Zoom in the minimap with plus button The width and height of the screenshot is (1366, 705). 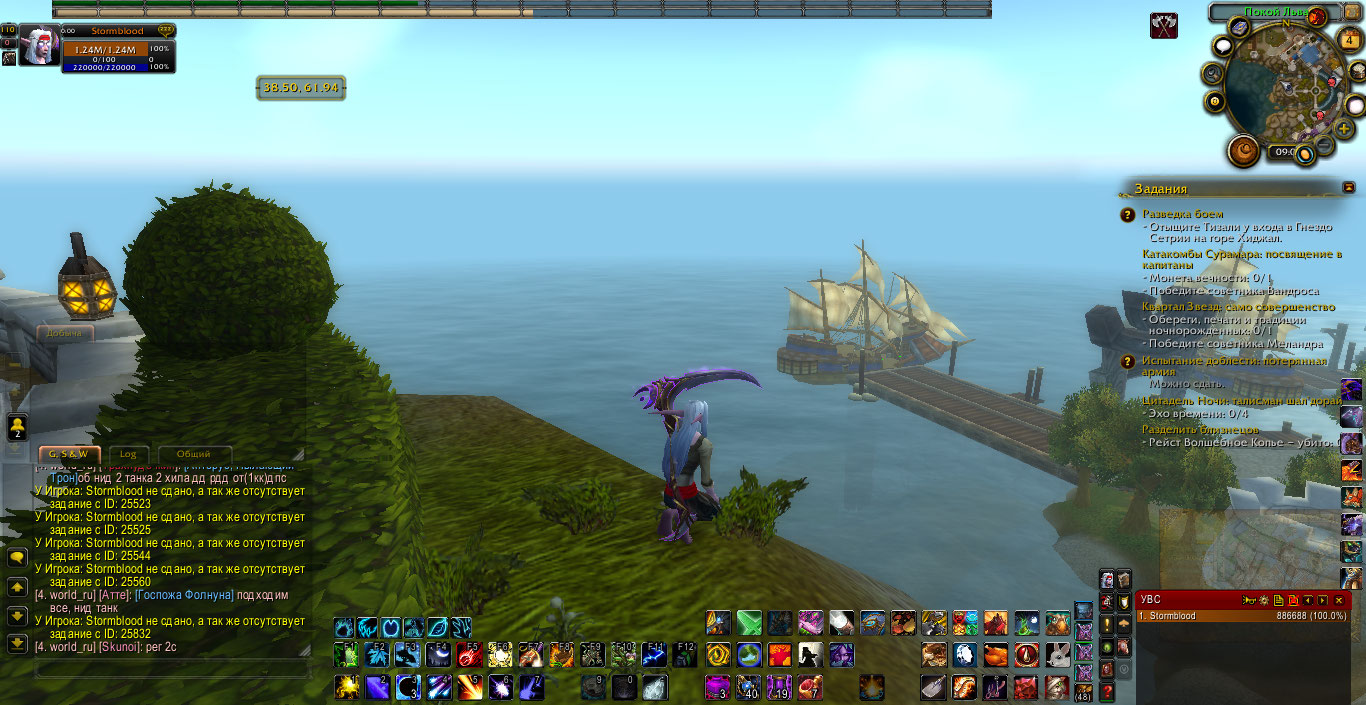(x=1345, y=130)
